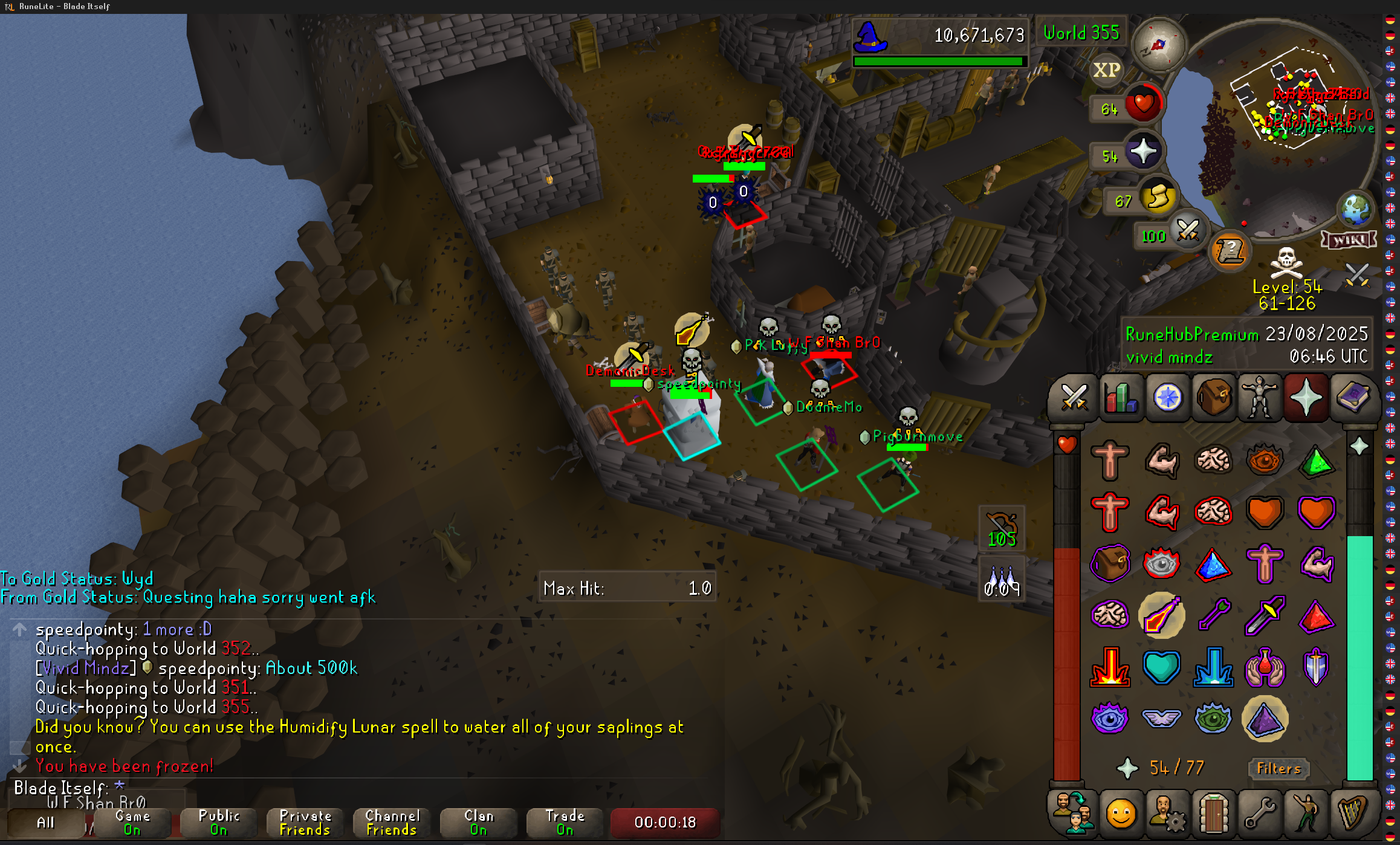Viewport: 1400px width, 845px height.
Task: Open prayer Filters
Action: click(x=1278, y=768)
